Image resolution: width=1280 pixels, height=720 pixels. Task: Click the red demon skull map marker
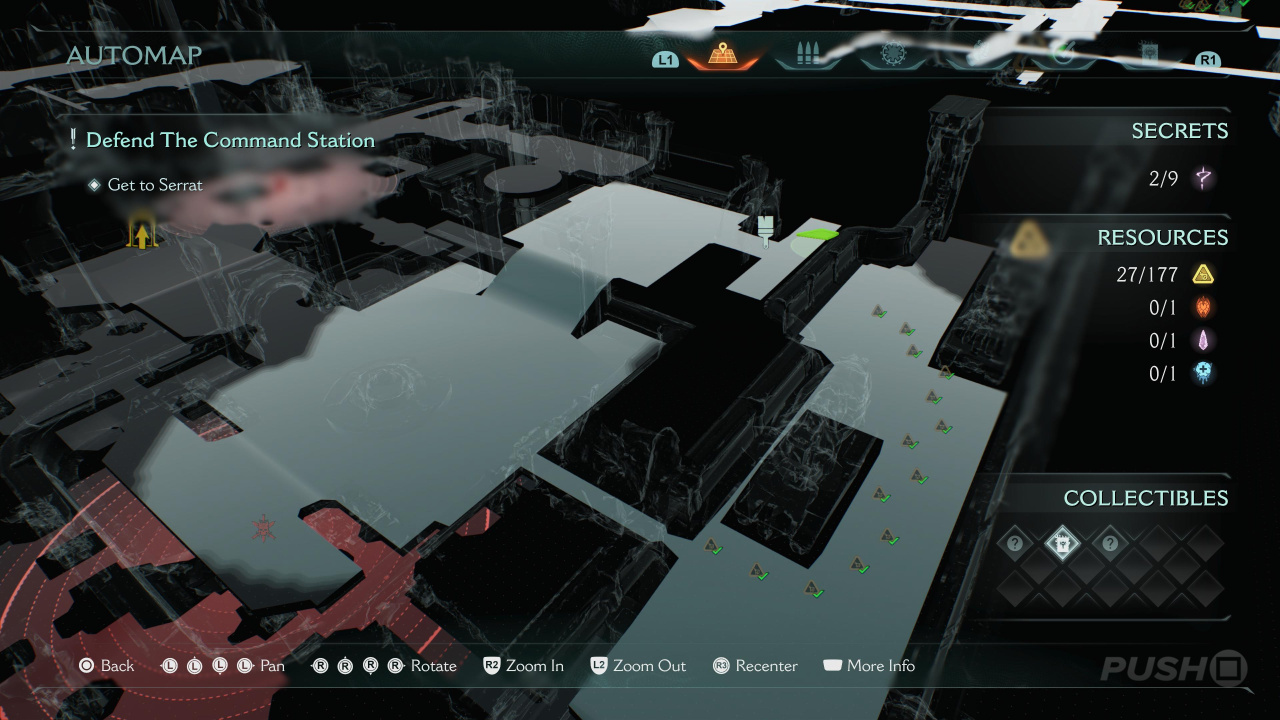pos(264,527)
